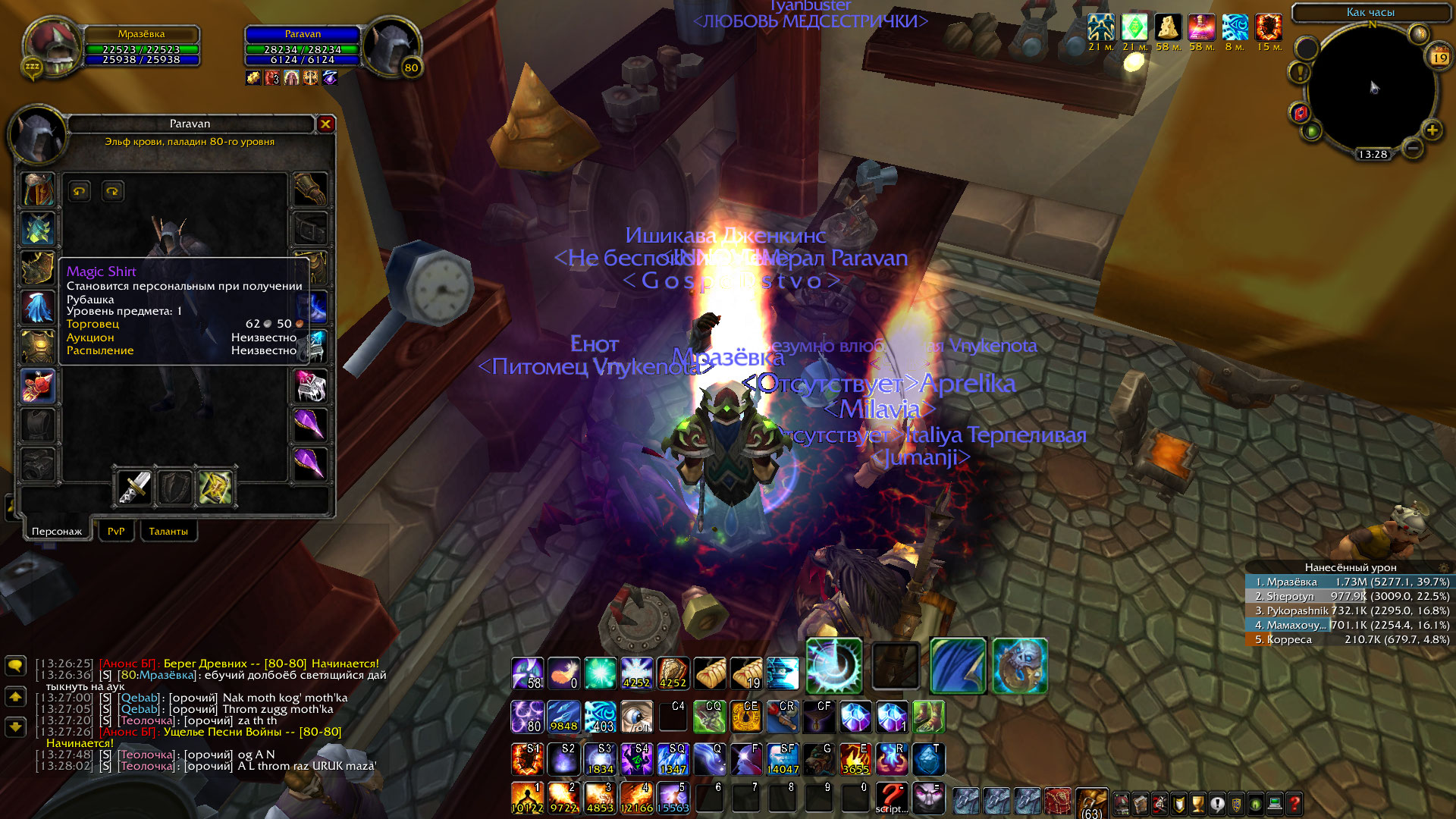
Task: Activate the ability bound to key 1
Action: coord(527,798)
